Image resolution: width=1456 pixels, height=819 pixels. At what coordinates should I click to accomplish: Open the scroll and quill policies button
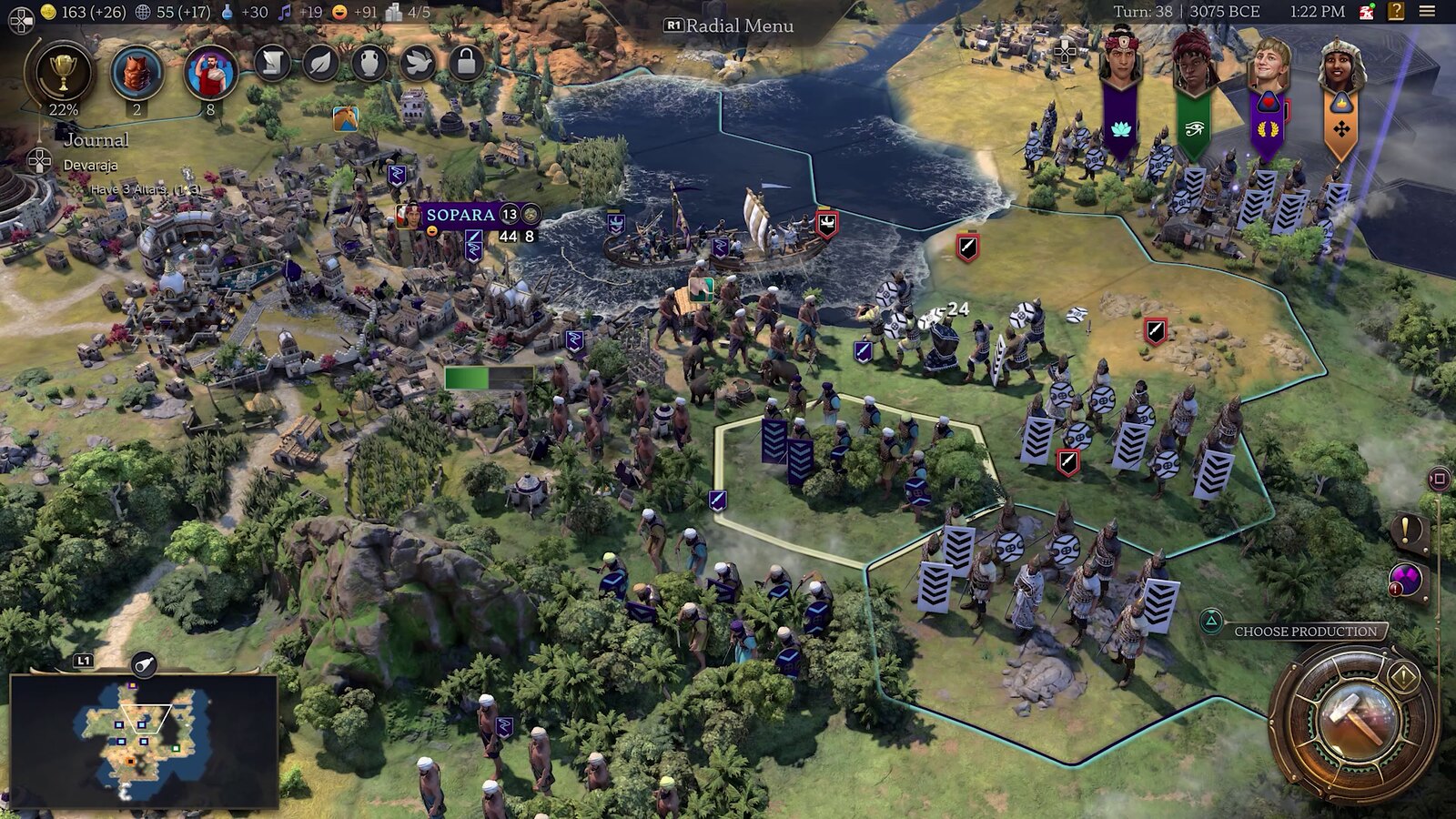coord(271,63)
